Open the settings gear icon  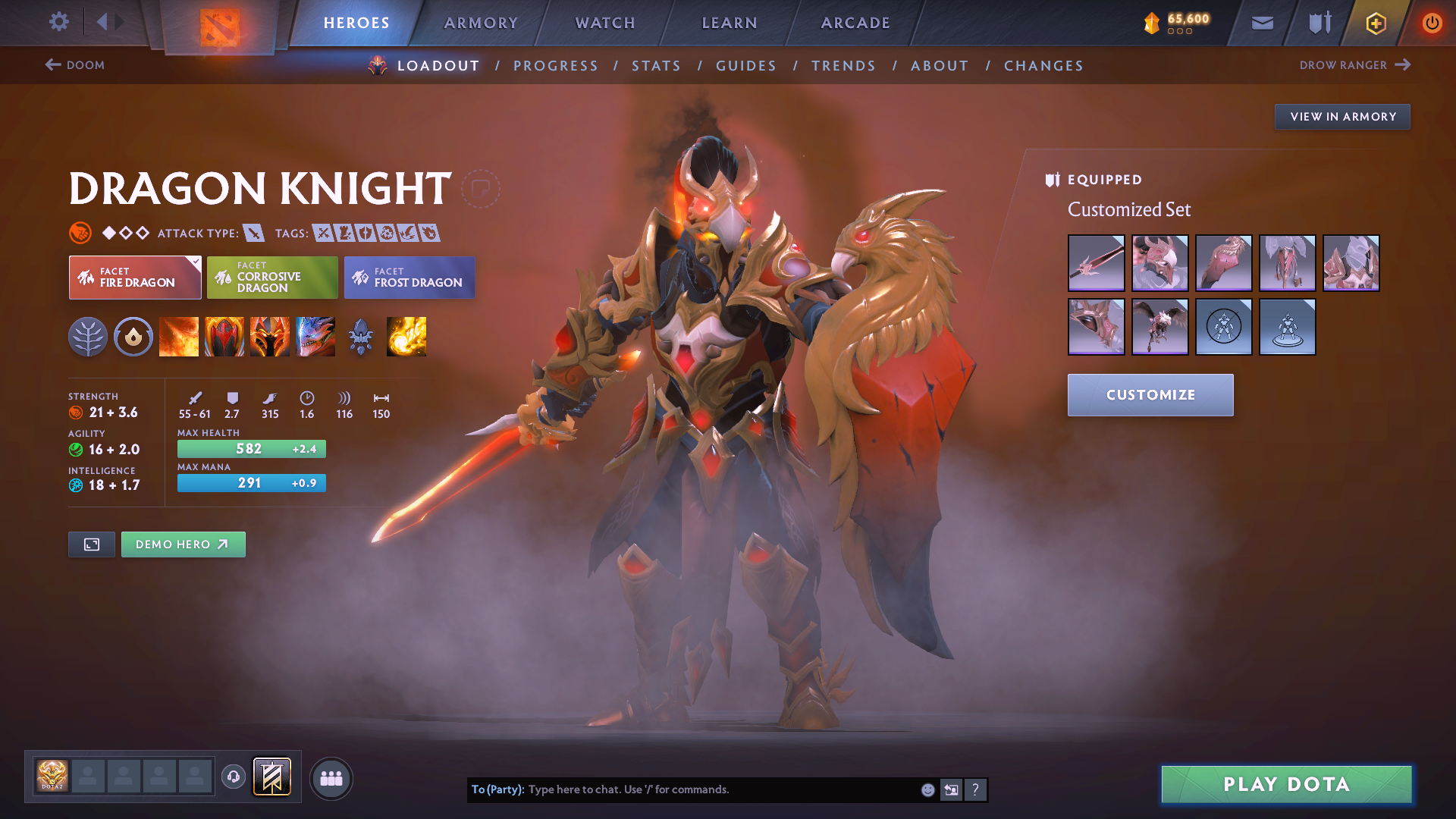point(58,22)
